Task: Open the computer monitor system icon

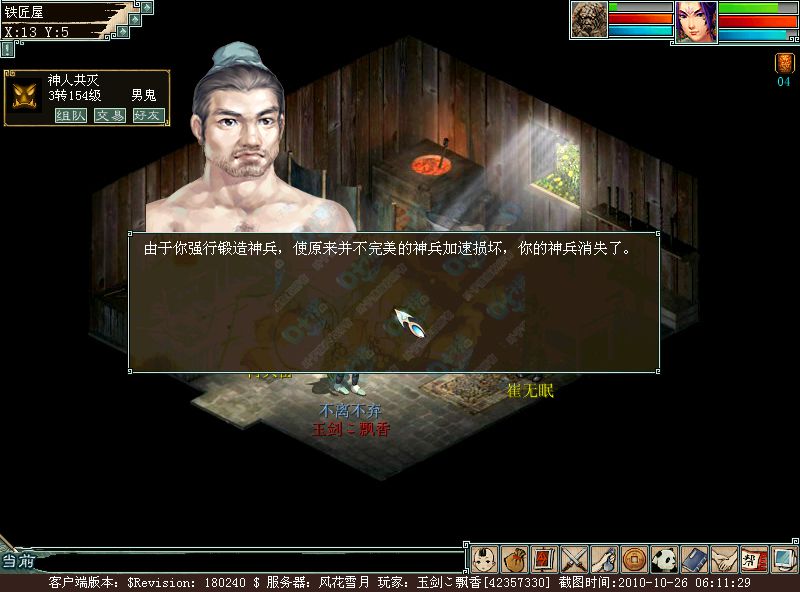Action: click(783, 558)
